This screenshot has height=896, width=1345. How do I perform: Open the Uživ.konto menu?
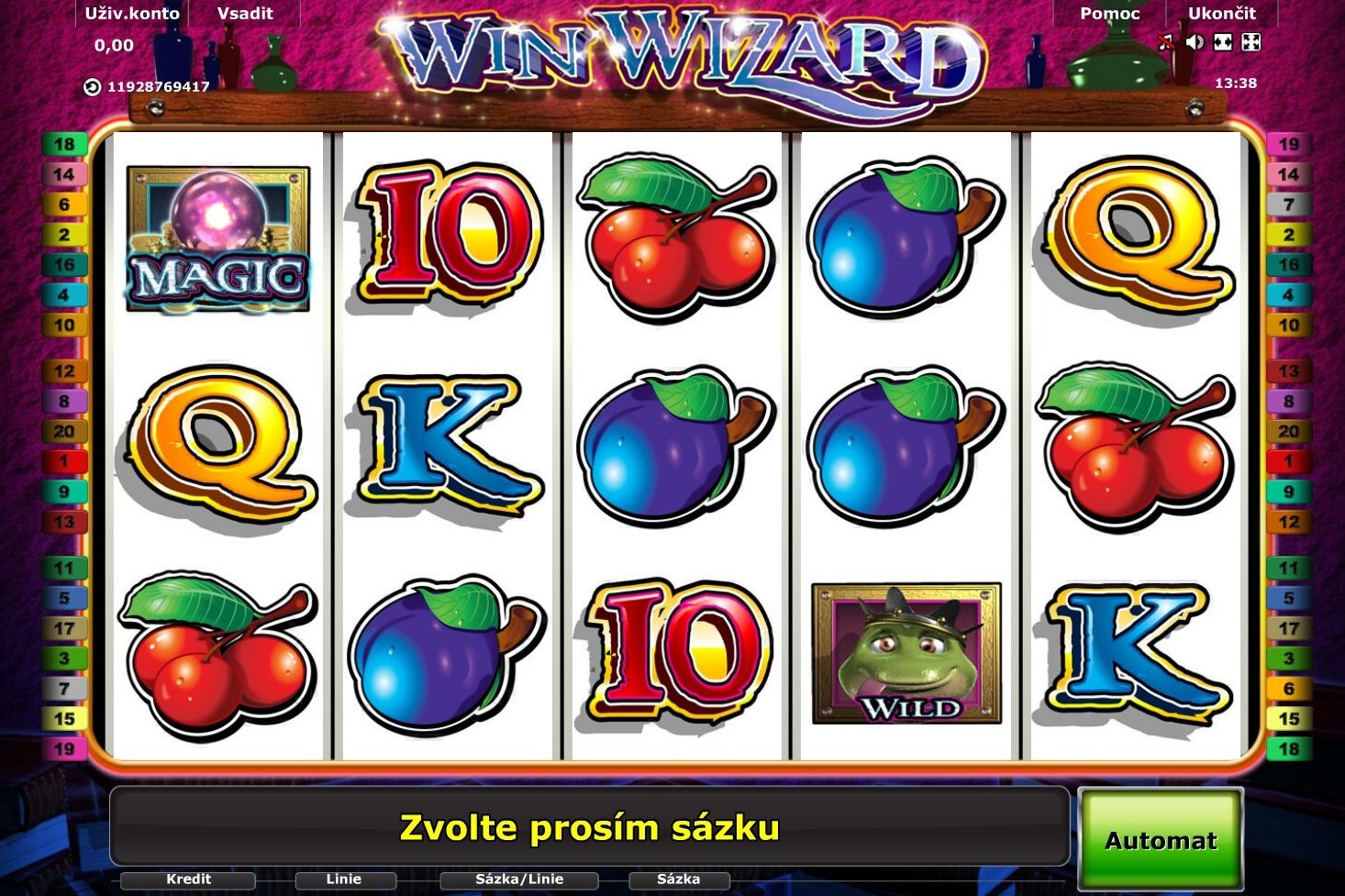pos(131,13)
